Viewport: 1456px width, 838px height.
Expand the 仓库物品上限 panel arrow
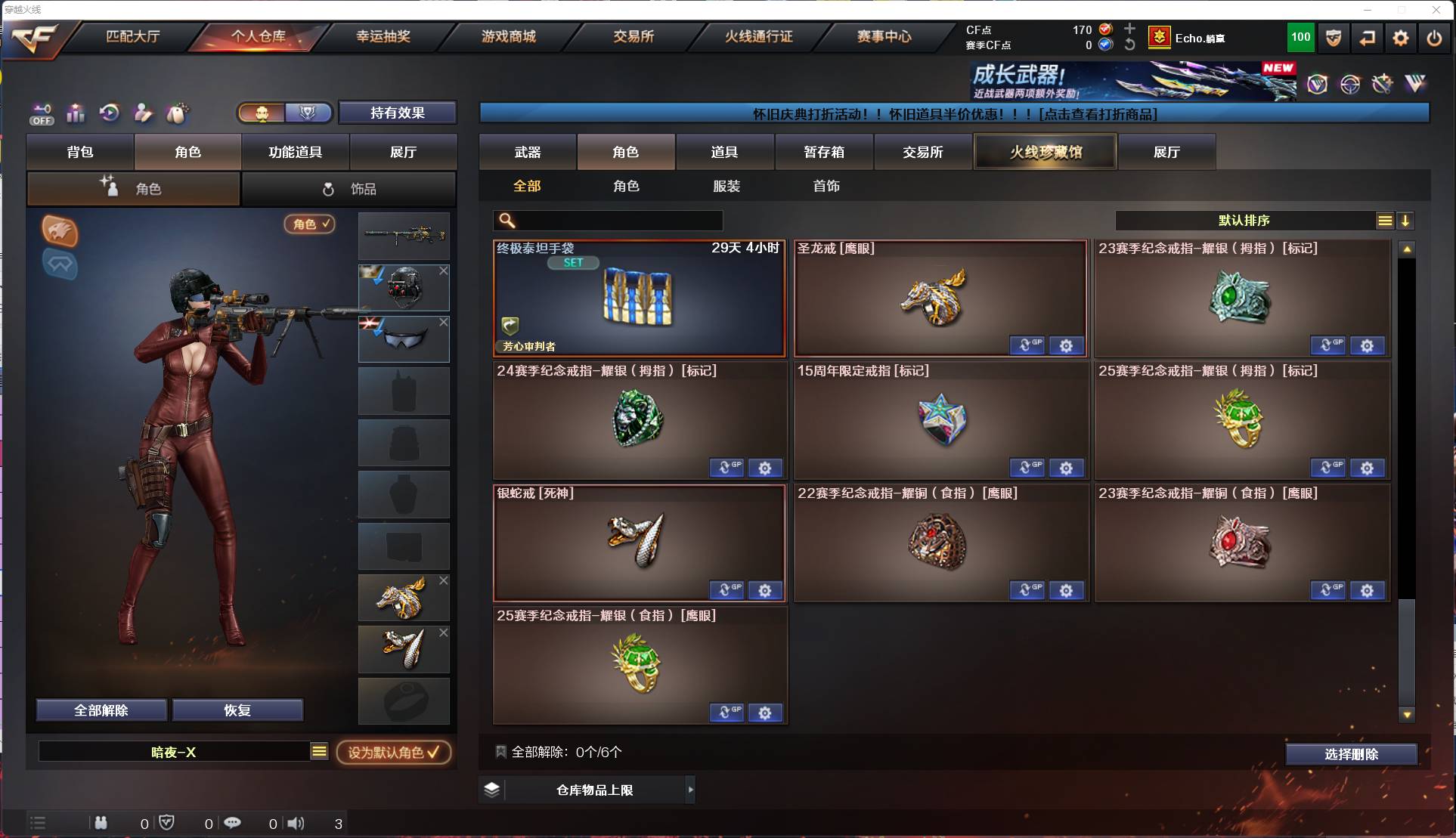coord(690,790)
